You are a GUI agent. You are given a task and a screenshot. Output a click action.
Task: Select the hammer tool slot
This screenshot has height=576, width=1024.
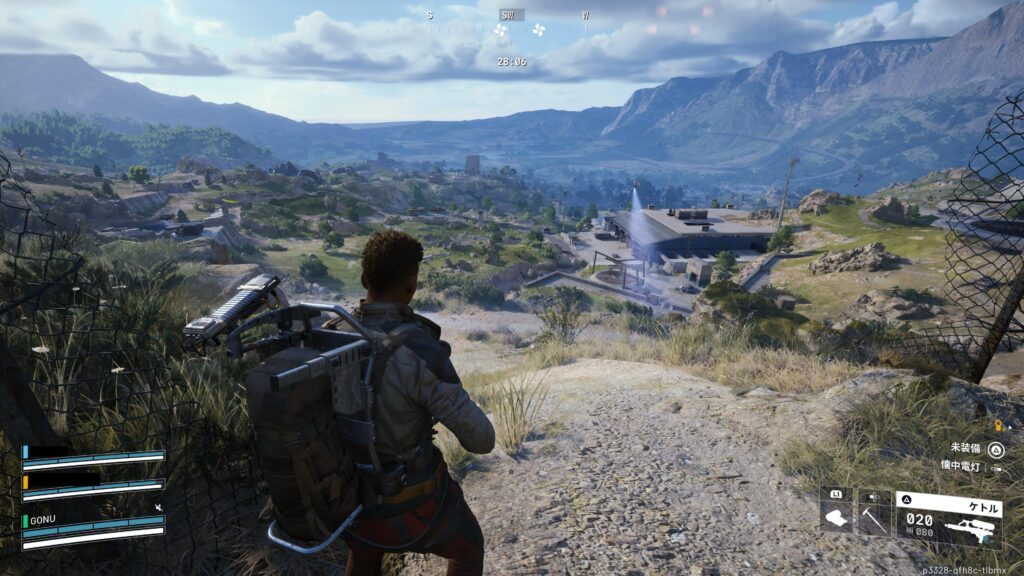pyautogui.click(x=874, y=515)
